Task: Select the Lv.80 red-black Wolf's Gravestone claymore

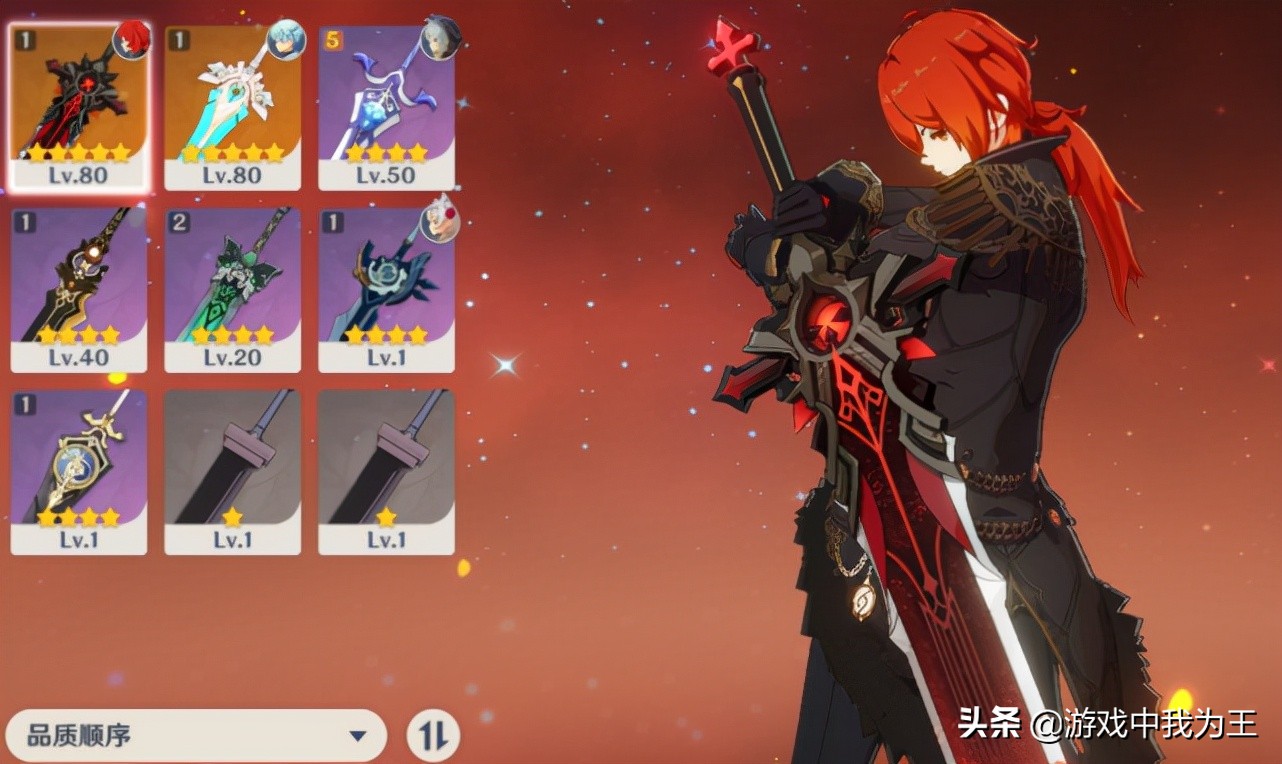Action: tap(78, 107)
